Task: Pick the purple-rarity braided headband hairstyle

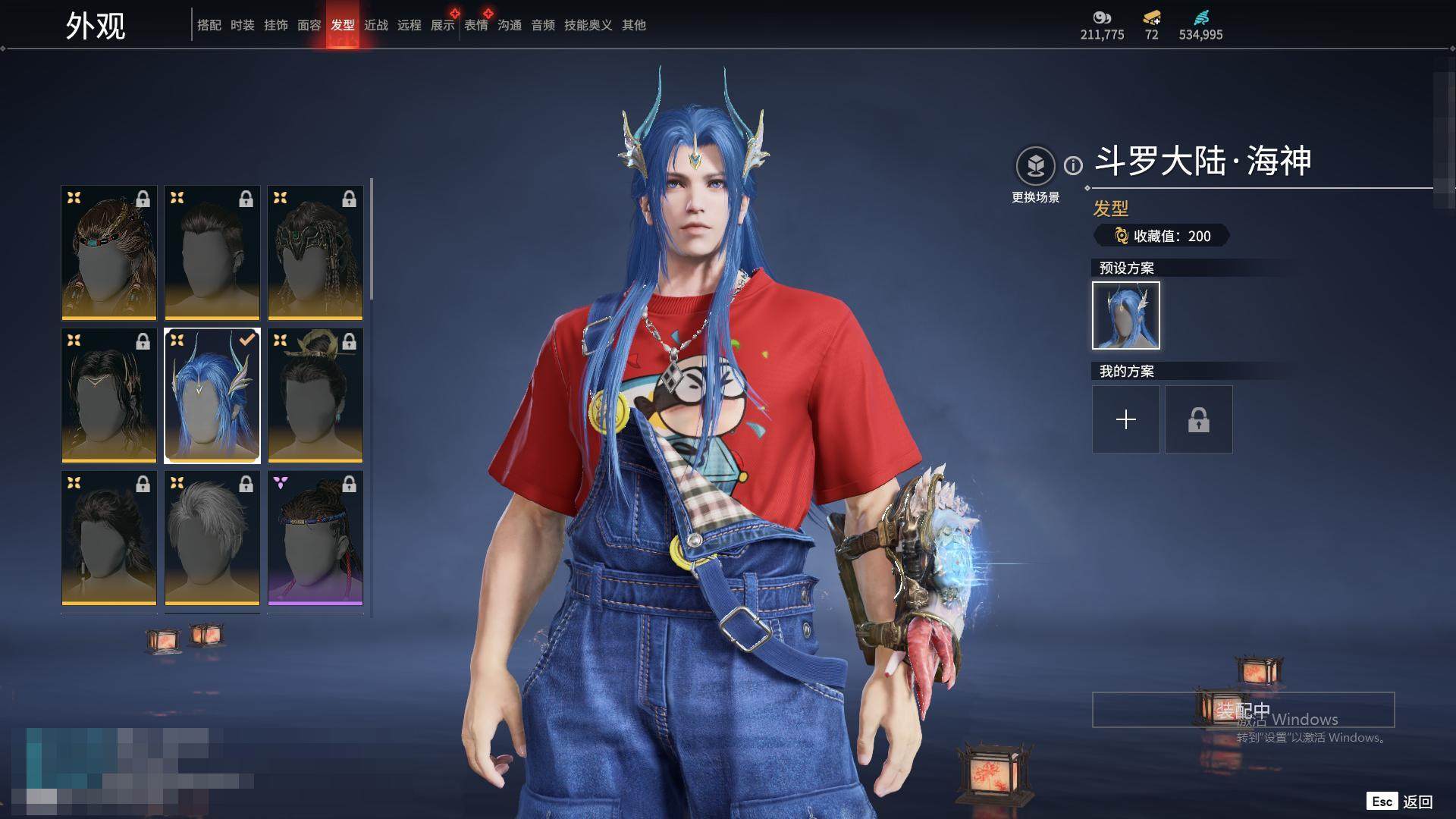Action: point(315,538)
